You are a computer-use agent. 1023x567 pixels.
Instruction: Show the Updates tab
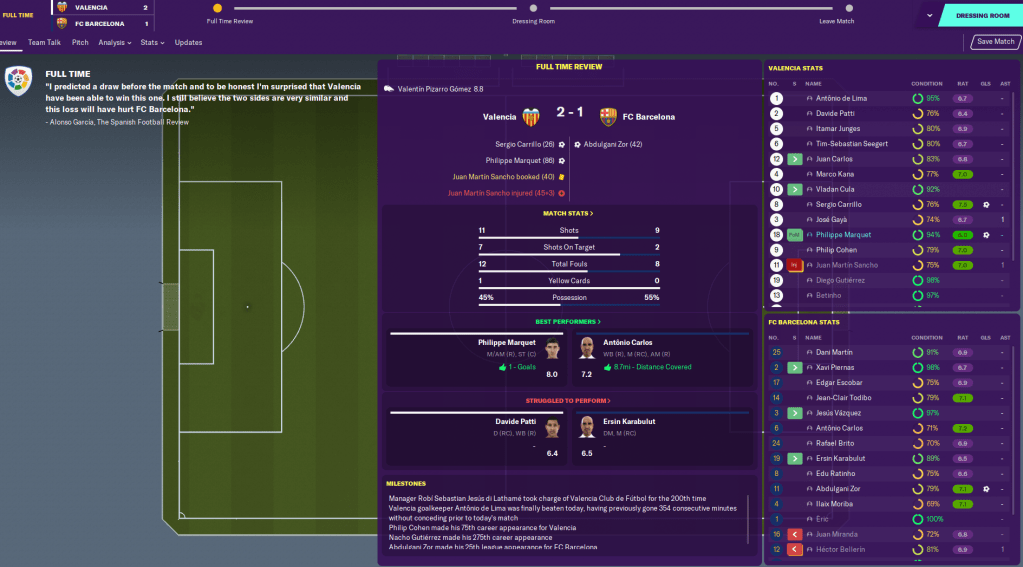coord(188,43)
